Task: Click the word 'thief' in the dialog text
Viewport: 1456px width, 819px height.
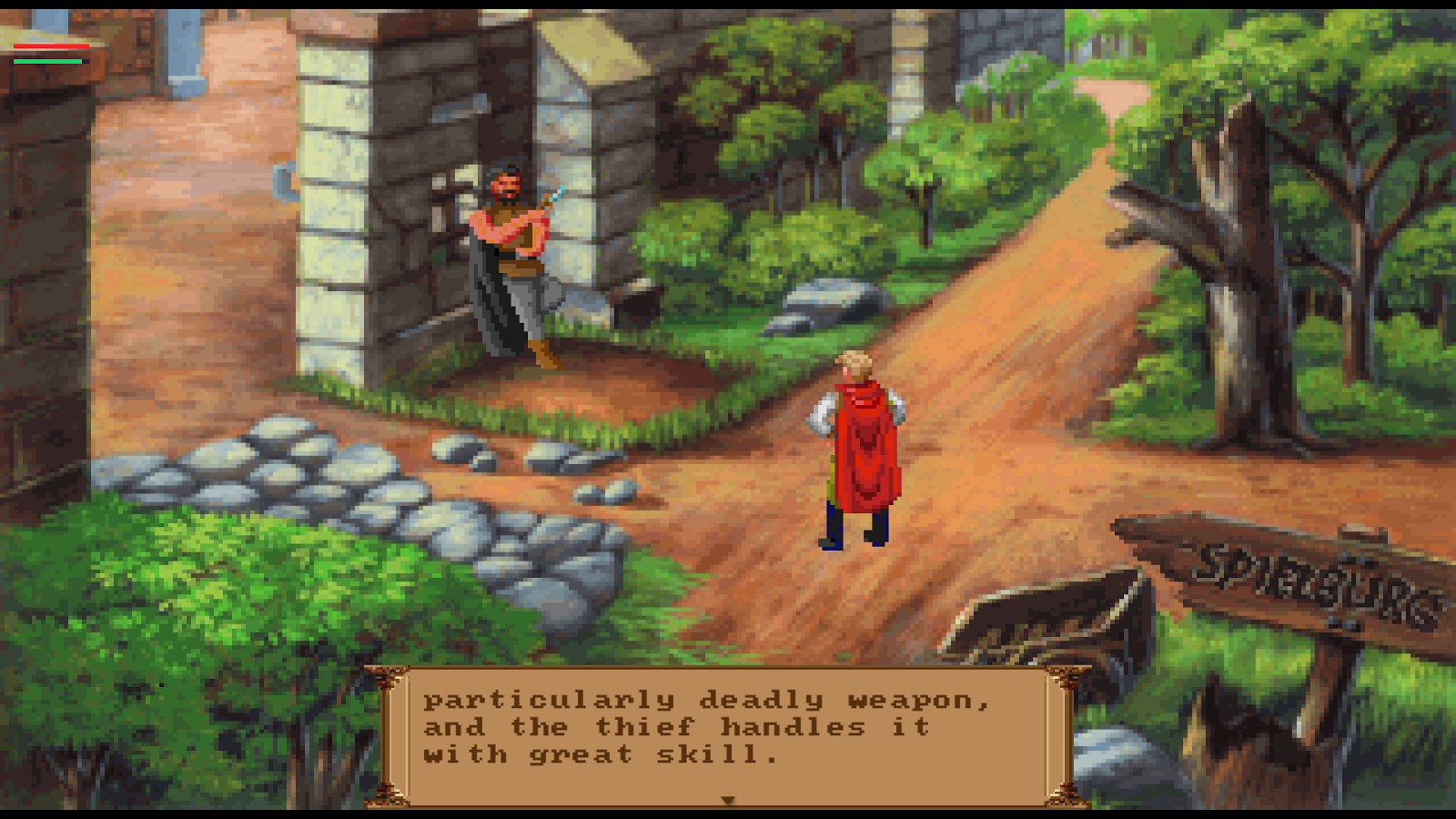Action: pyautogui.click(x=646, y=726)
